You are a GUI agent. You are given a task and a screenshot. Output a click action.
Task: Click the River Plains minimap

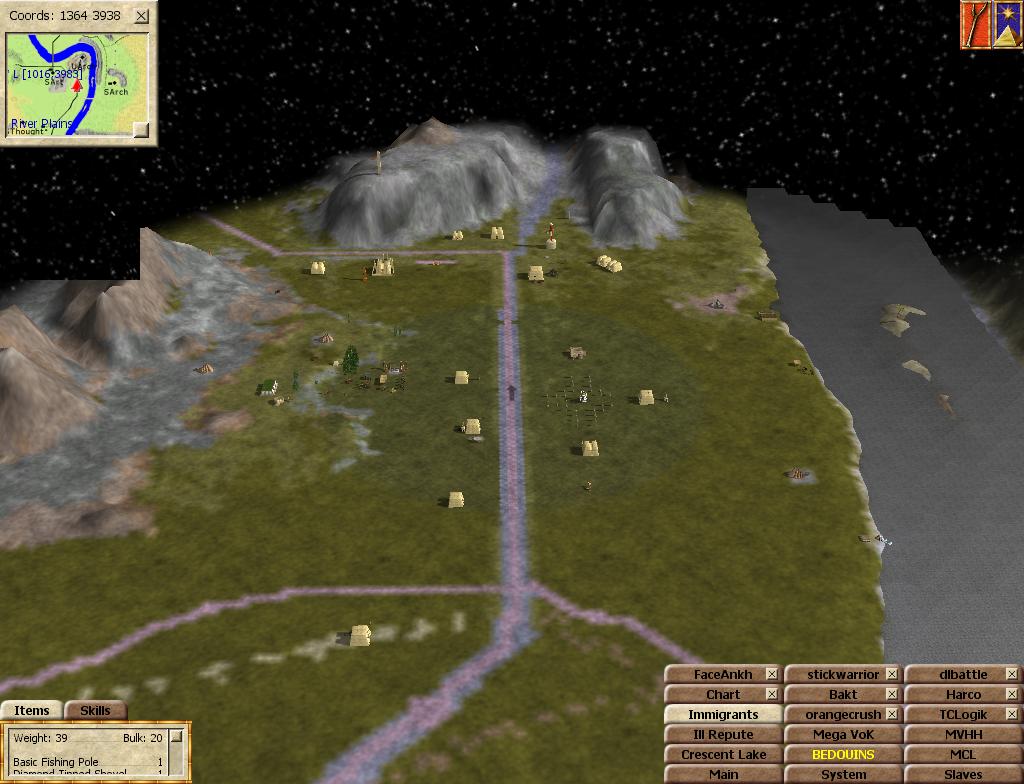[76, 85]
